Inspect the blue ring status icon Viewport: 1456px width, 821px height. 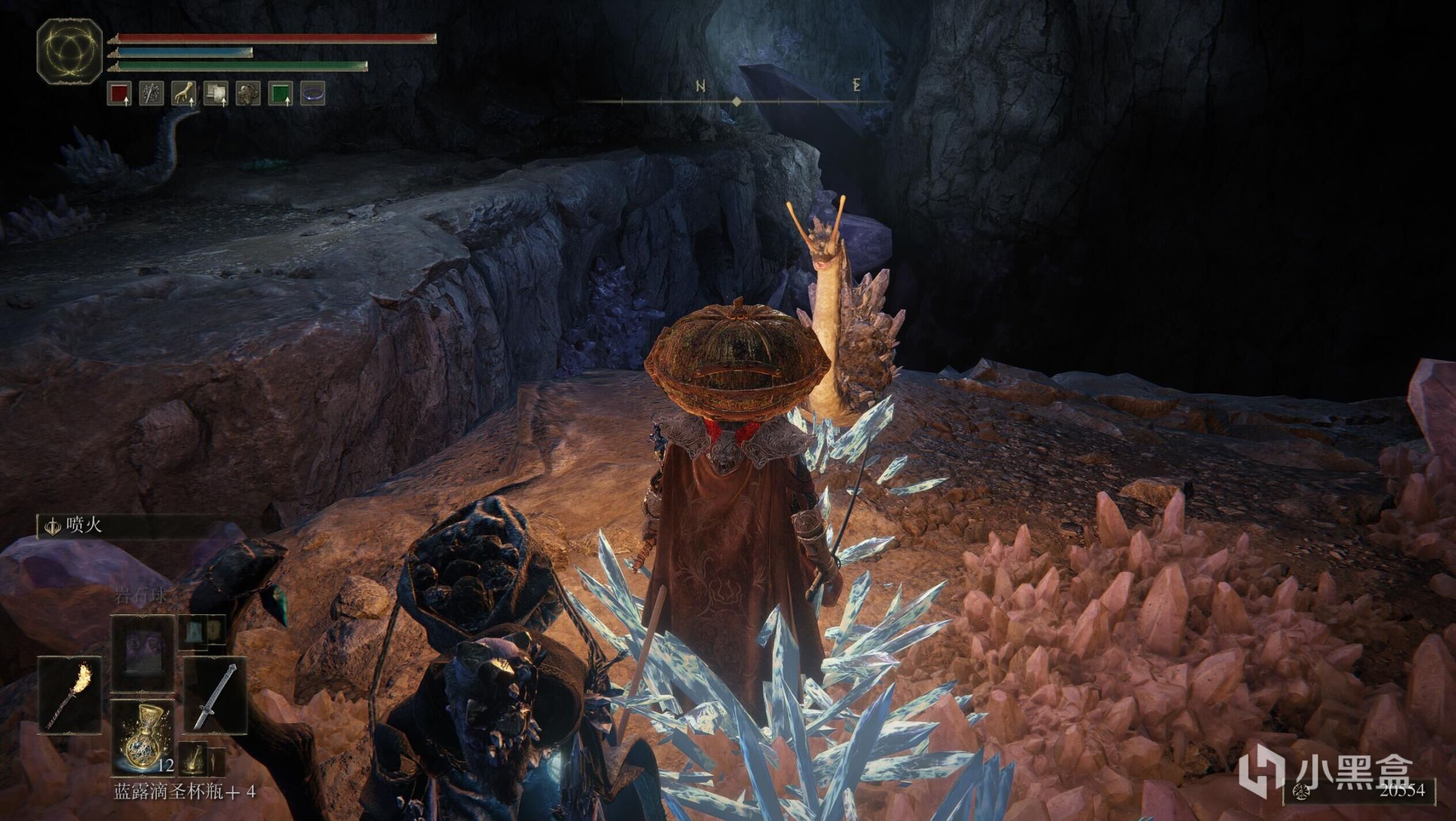tap(312, 93)
